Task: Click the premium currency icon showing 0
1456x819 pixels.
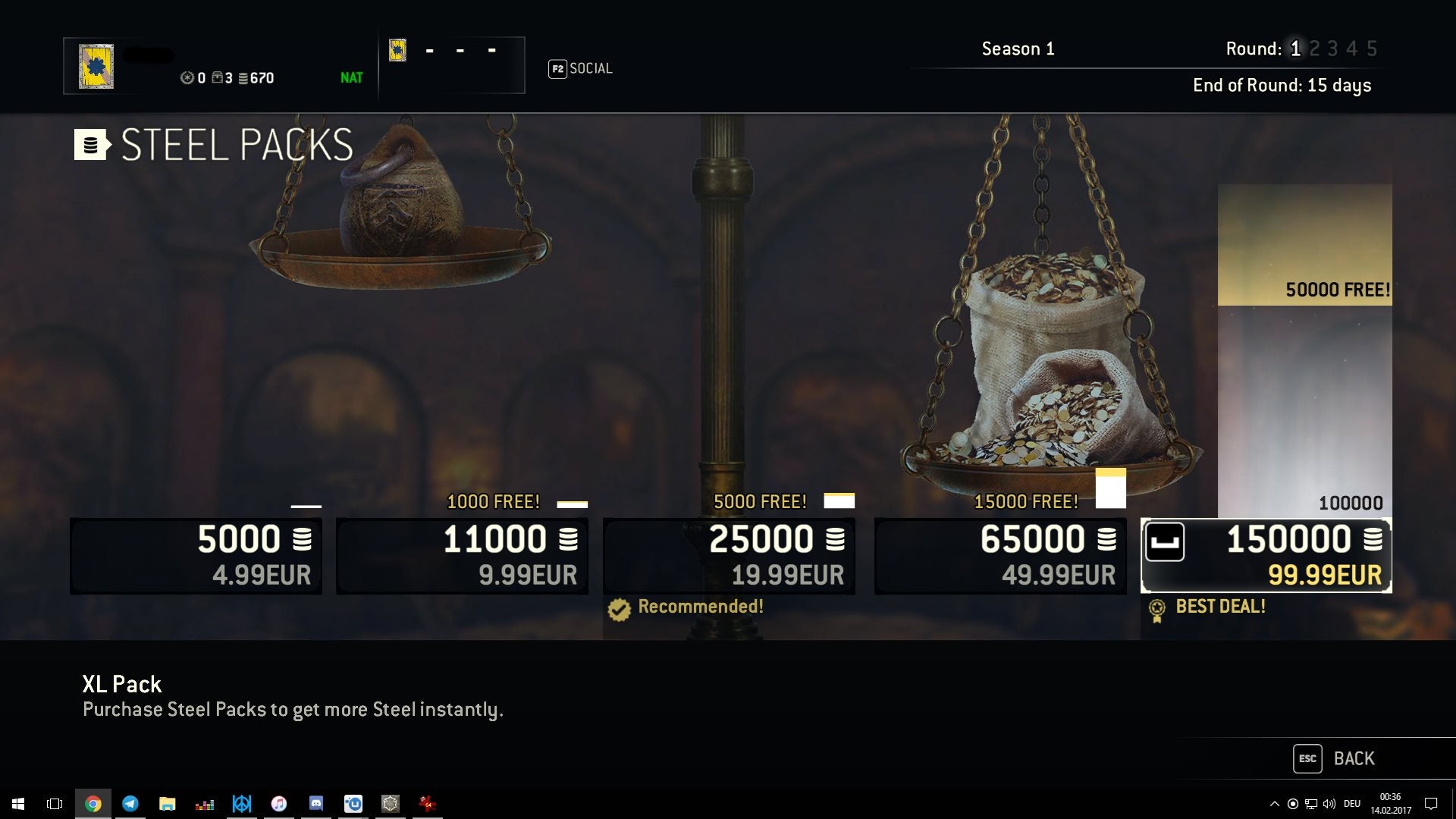Action: (187, 78)
